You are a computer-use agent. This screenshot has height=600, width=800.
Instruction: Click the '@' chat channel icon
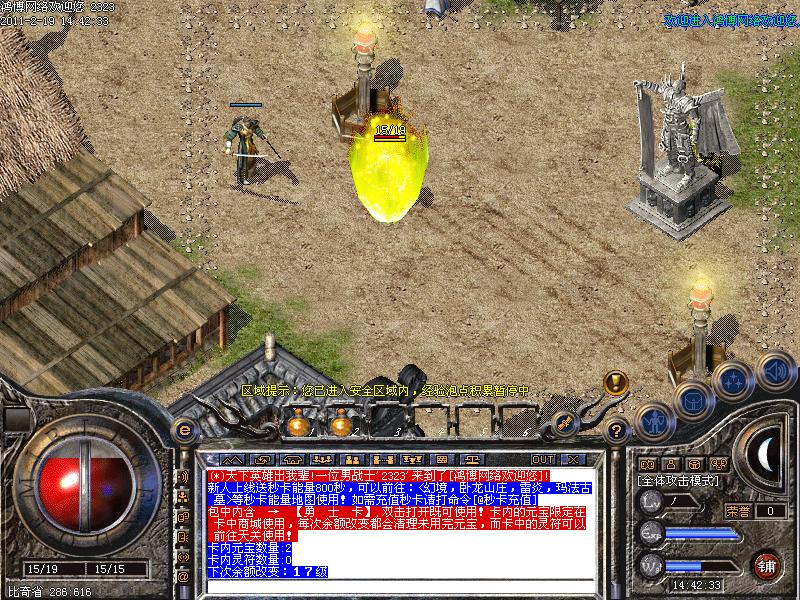click(183, 576)
